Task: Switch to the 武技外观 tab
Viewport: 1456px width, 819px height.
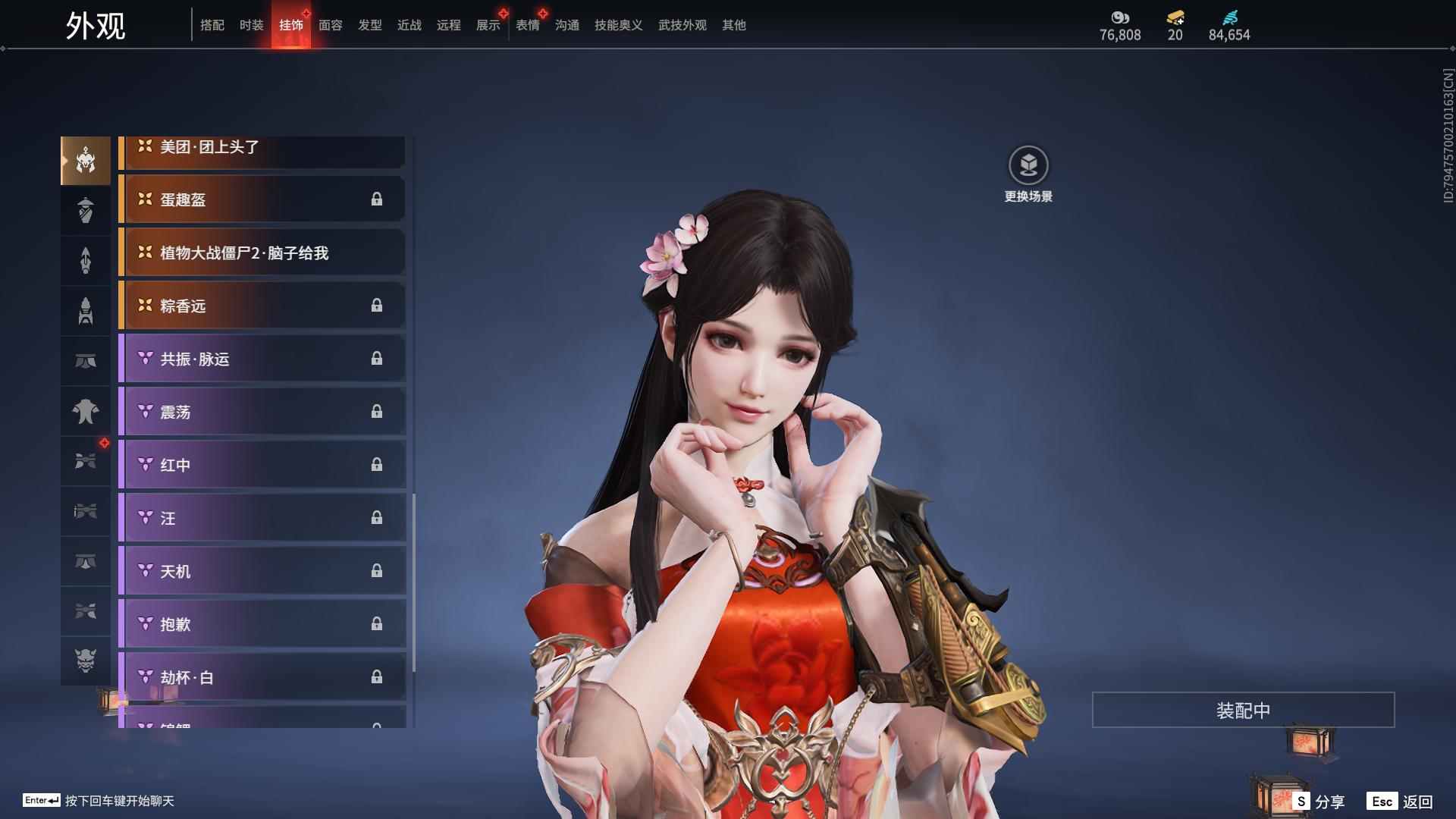Action: point(681,25)
